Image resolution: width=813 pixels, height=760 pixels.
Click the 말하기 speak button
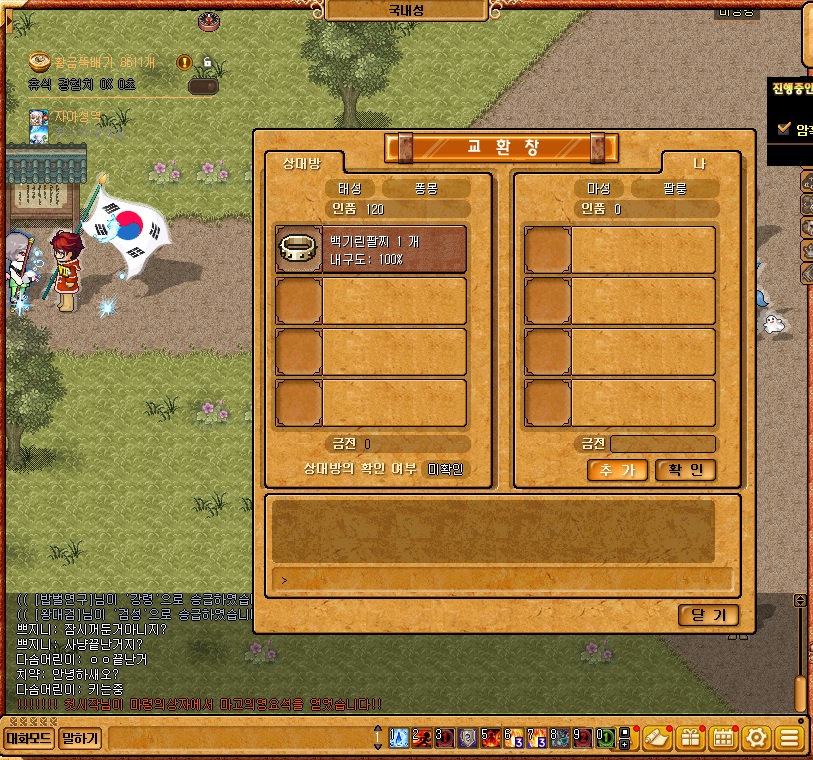(80, 739)
